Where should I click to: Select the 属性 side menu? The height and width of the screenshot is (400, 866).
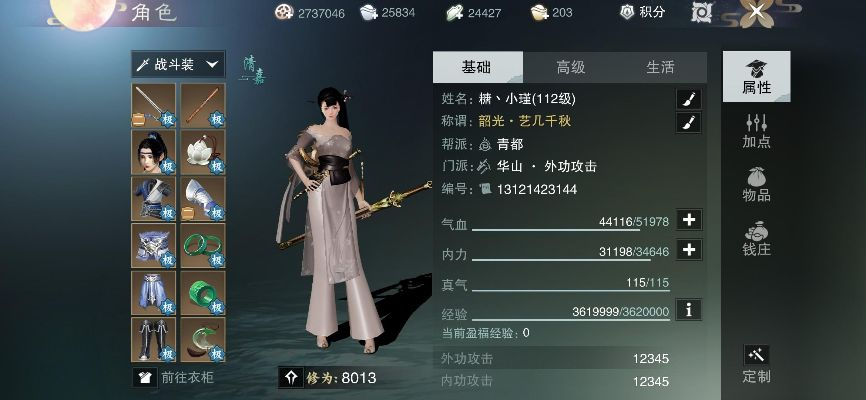756,77
